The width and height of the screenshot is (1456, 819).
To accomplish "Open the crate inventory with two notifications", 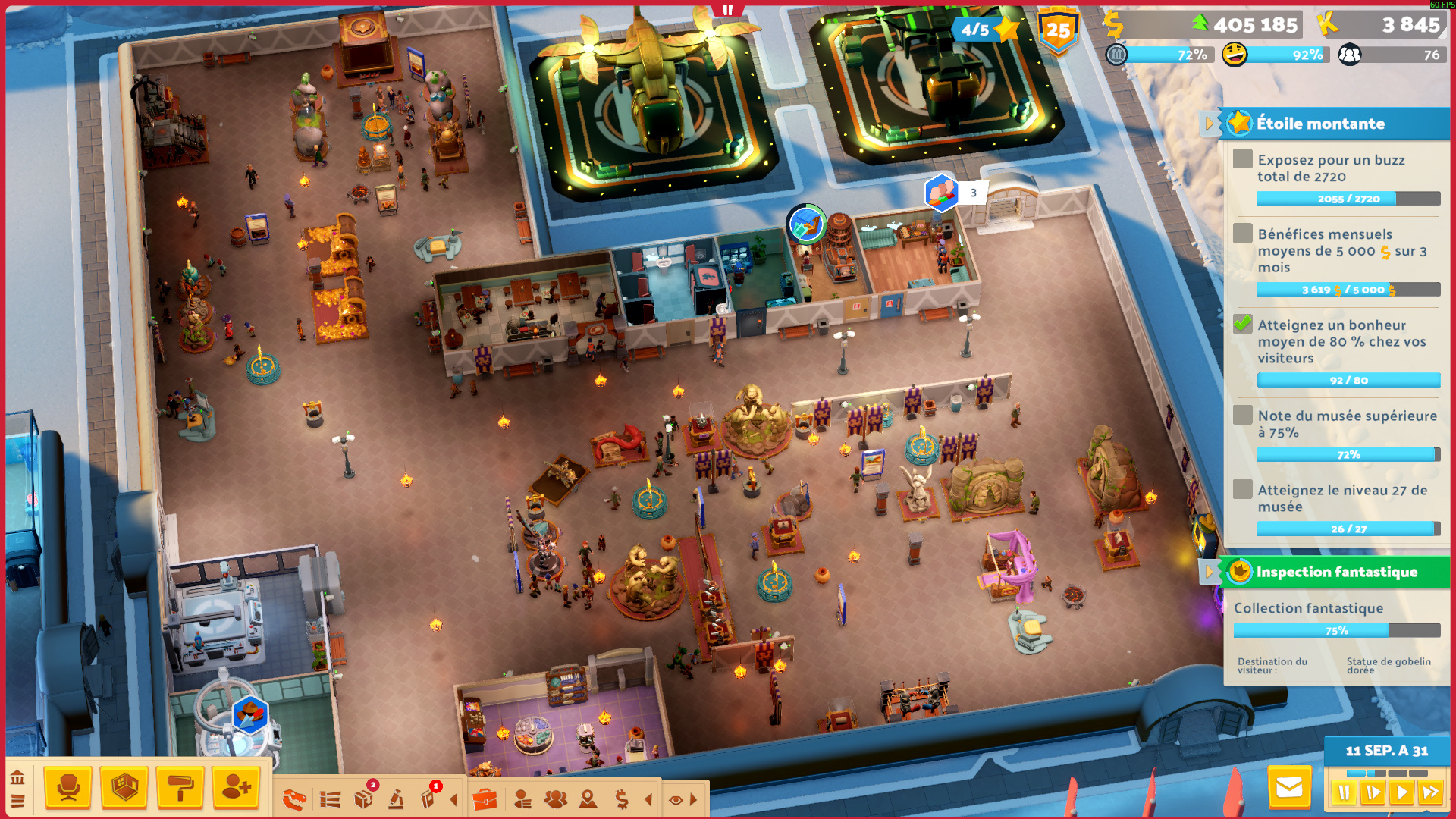I will (x=364, y=799).
